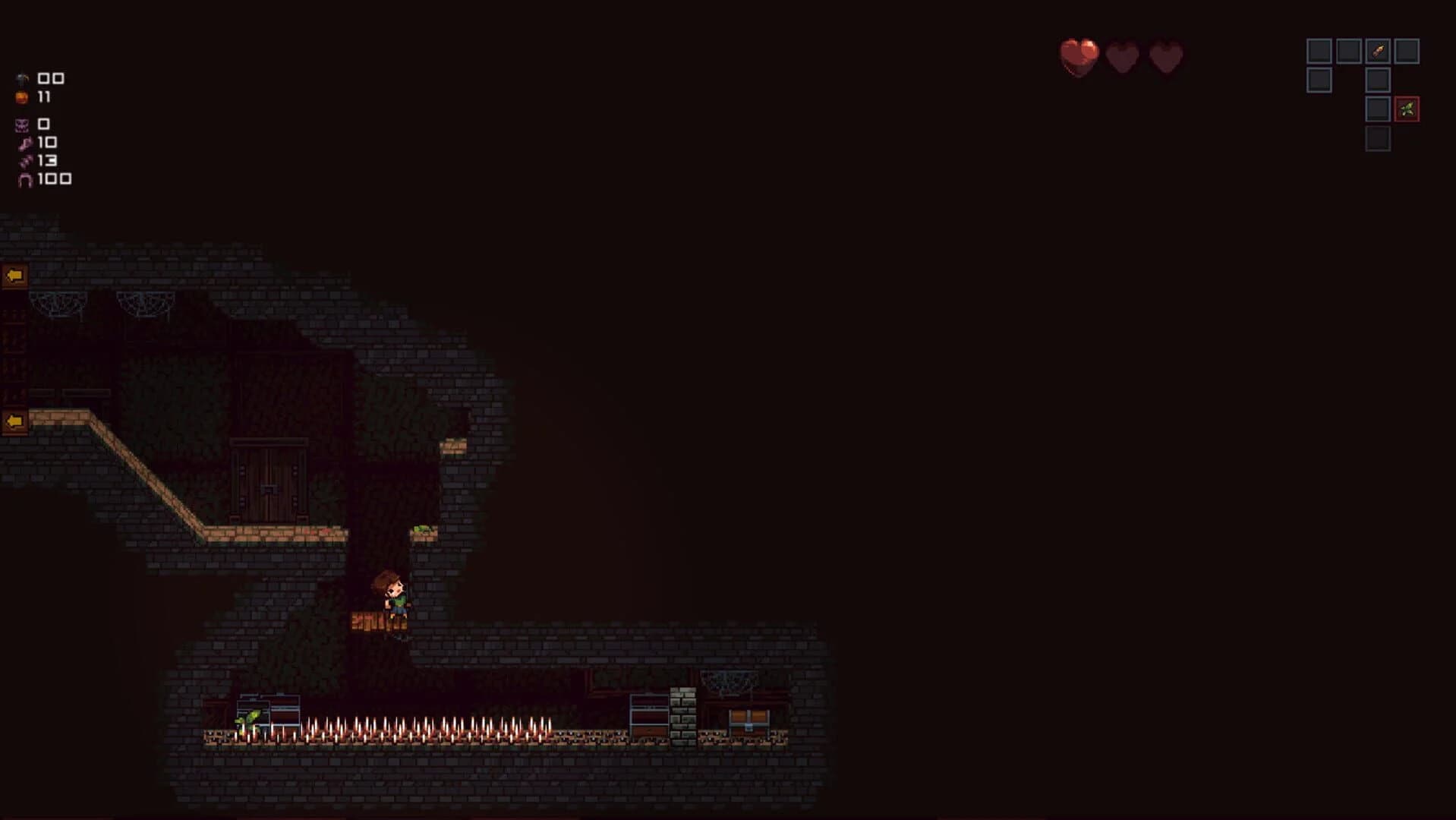
Task: Select the green leaf item in the red-highlighted slot
Action: [1407, 109]
